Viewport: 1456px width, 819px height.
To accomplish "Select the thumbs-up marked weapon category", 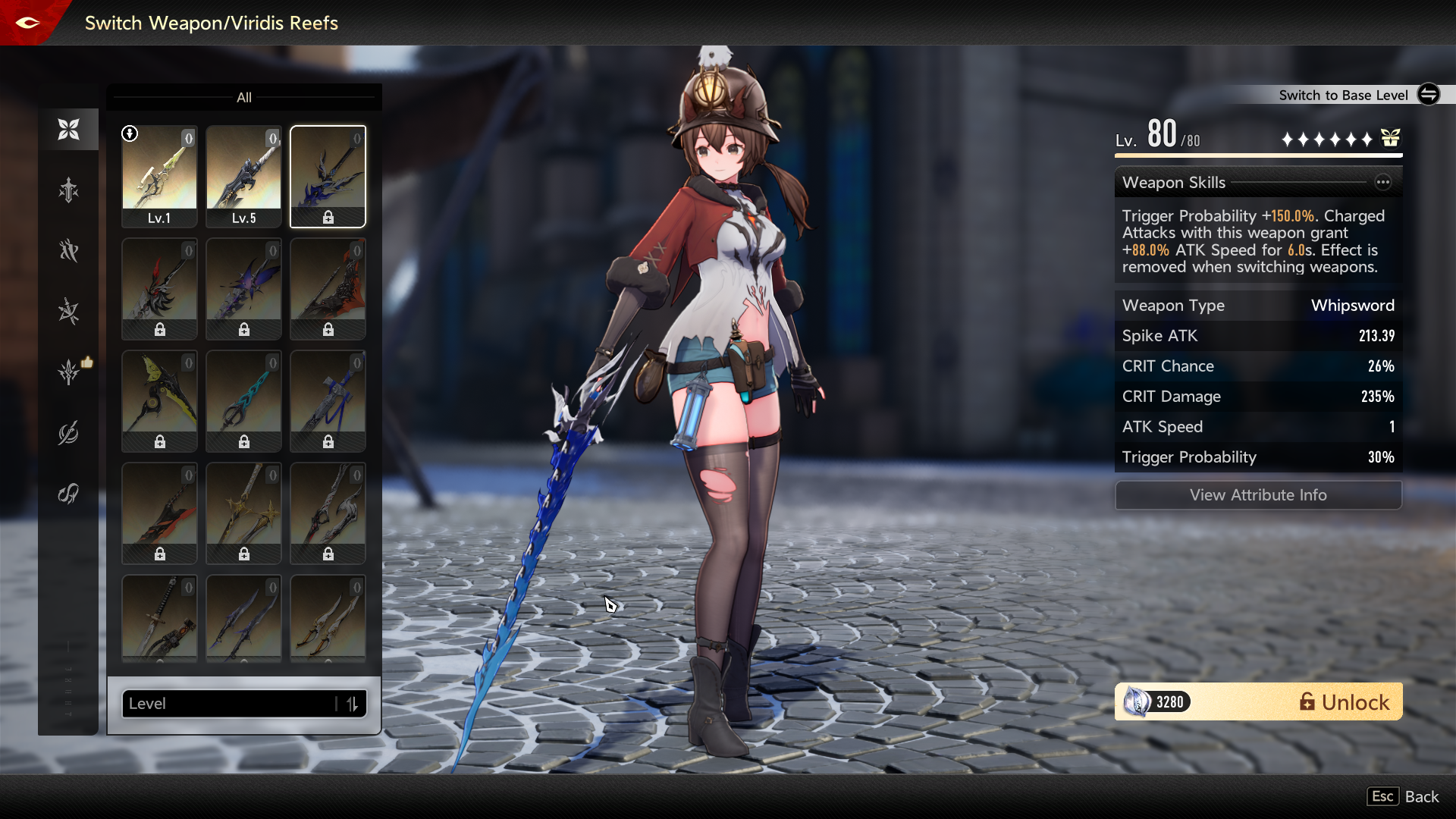I will point(70,372).
